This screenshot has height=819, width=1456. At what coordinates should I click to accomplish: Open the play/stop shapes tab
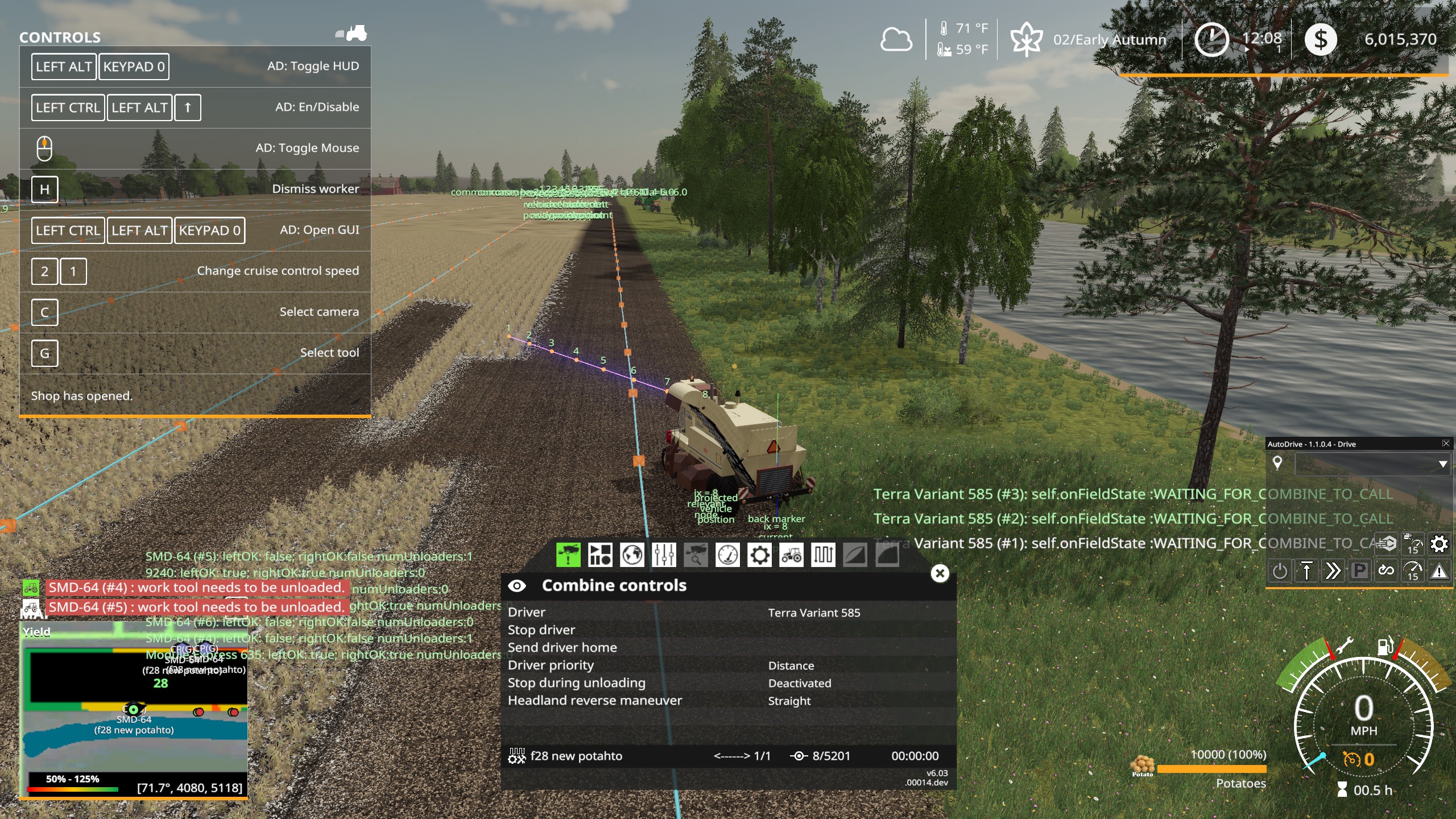pos(599,555)
